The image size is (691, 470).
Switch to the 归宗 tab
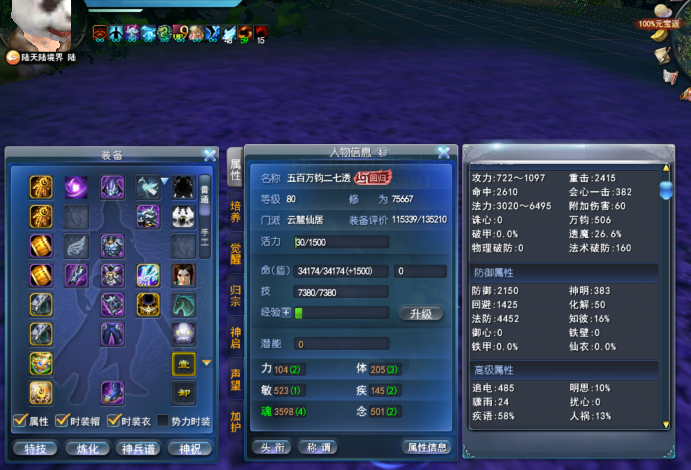pyautogui.click(x=235, y=295)
